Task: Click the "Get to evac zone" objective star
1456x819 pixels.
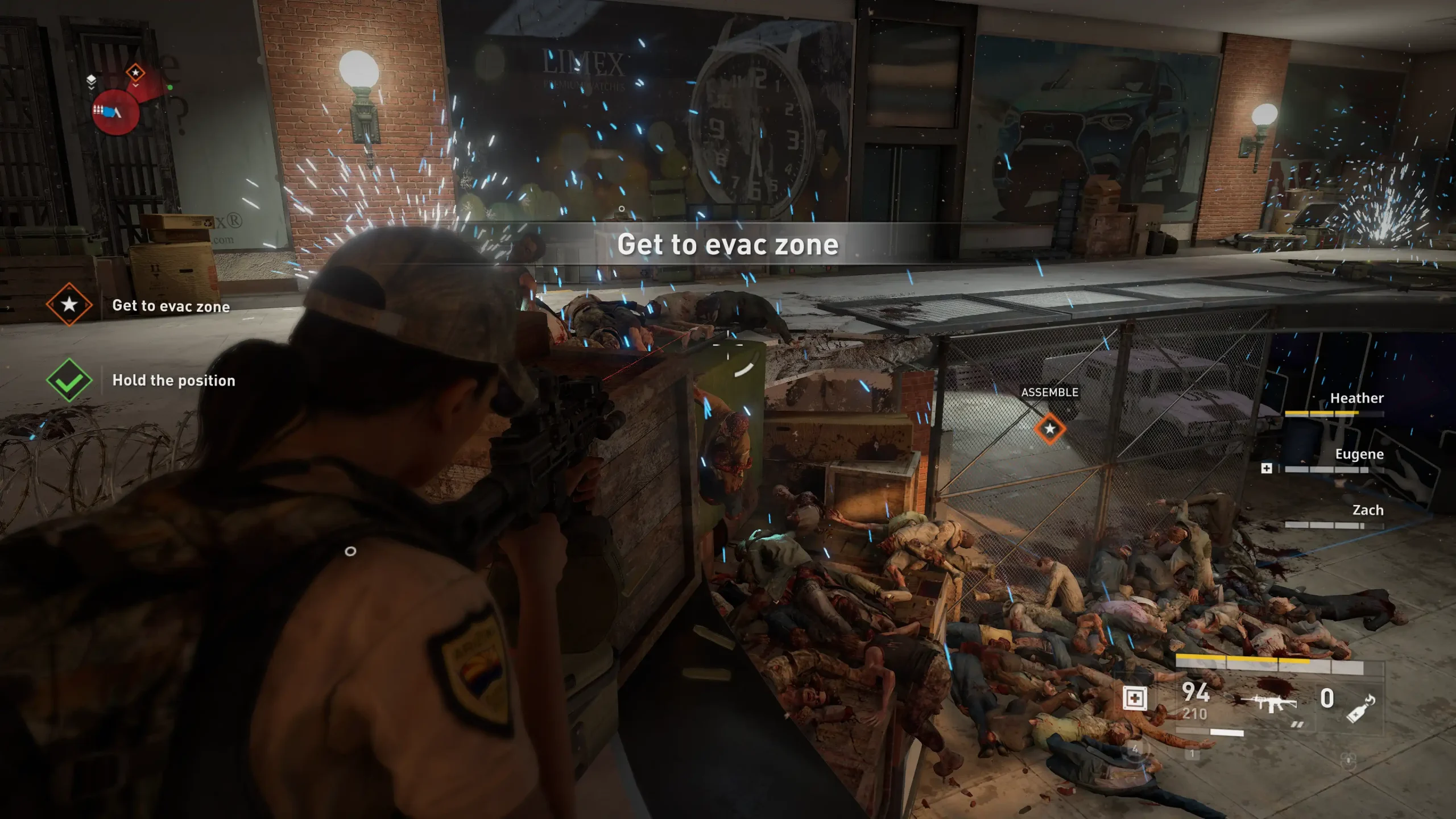Action: point(69,305)
